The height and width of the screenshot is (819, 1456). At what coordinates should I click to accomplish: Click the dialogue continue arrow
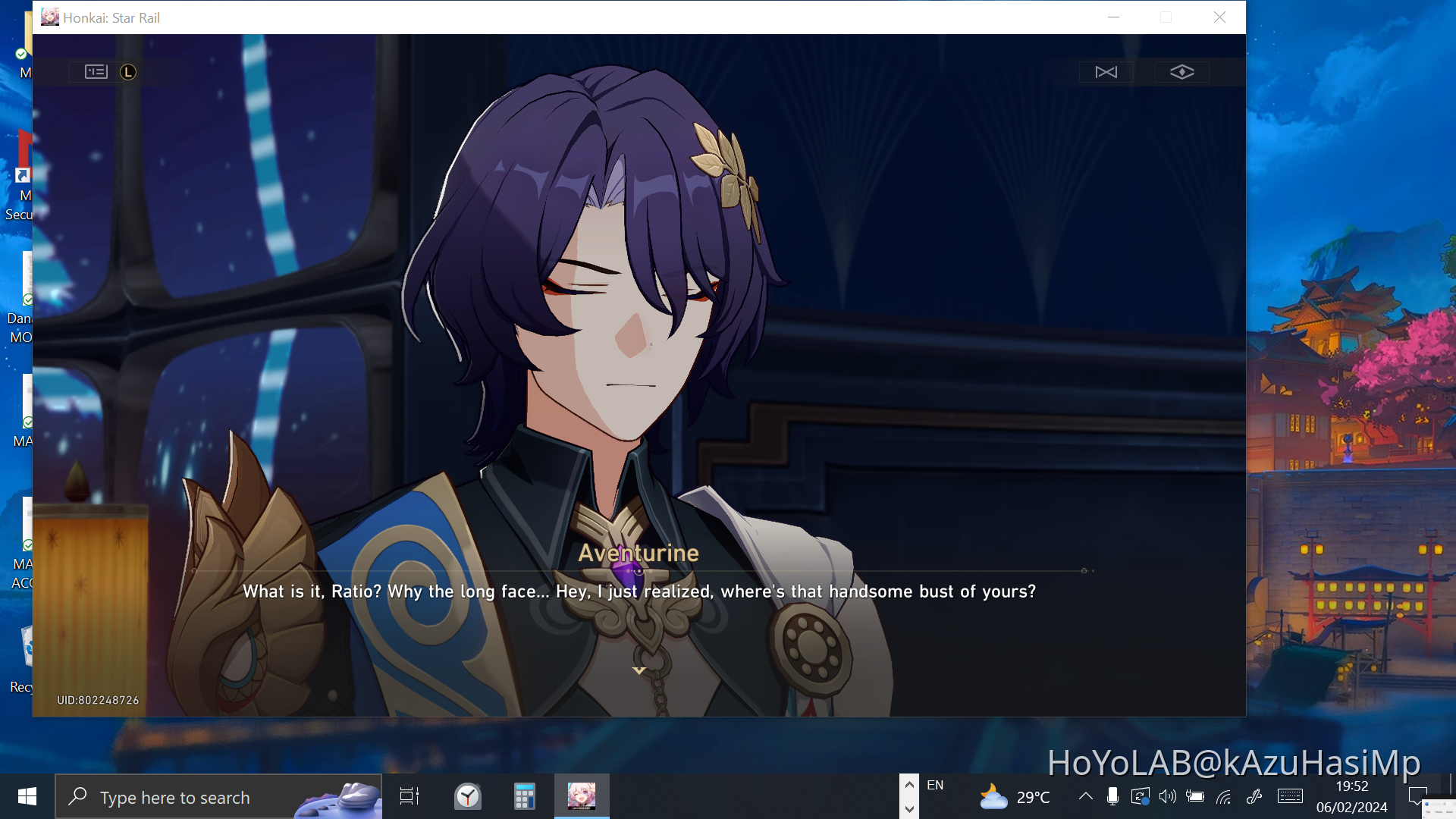point(639,670)
